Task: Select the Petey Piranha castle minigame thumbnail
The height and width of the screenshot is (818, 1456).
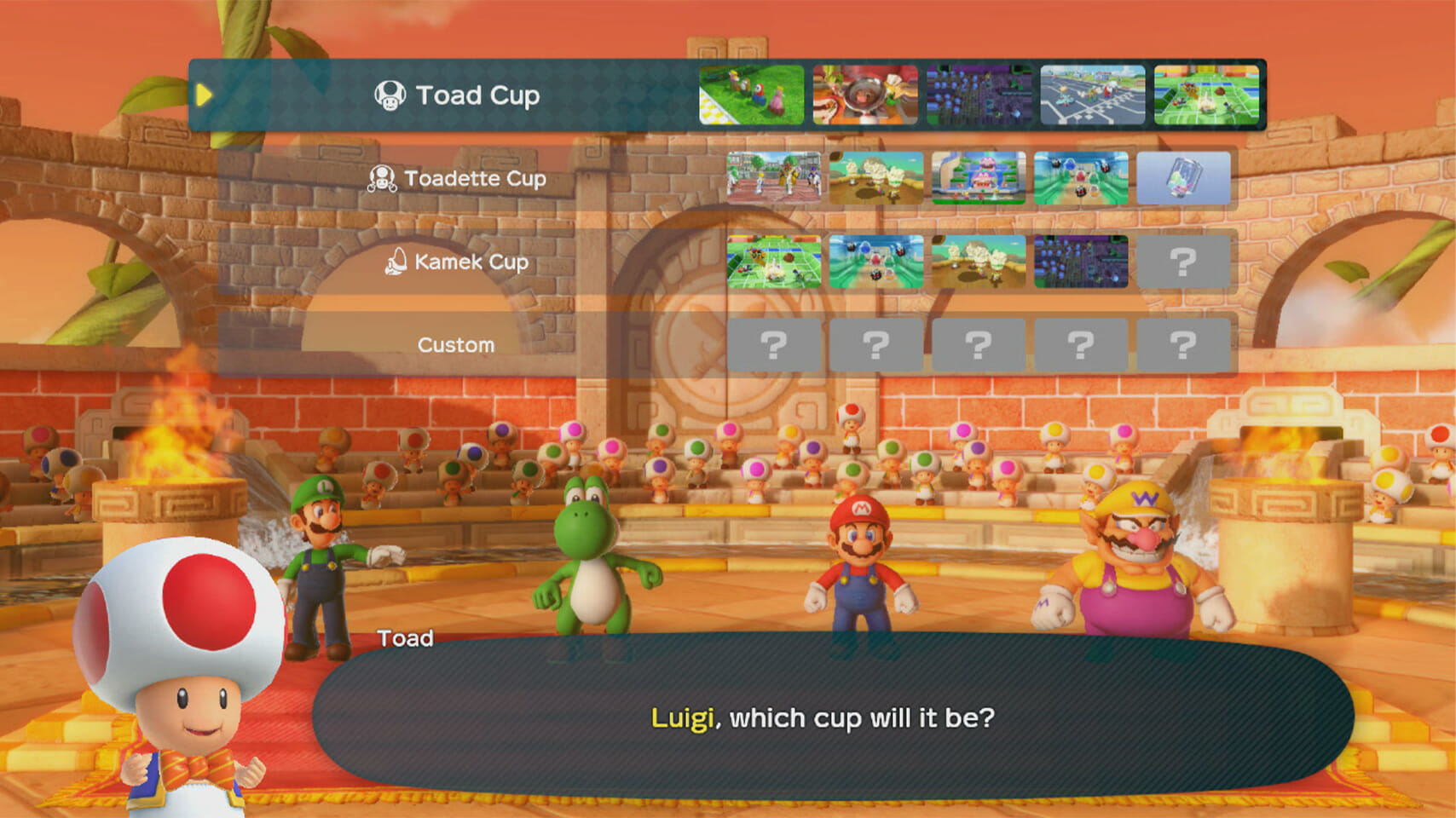Action: tap(979, 178)
